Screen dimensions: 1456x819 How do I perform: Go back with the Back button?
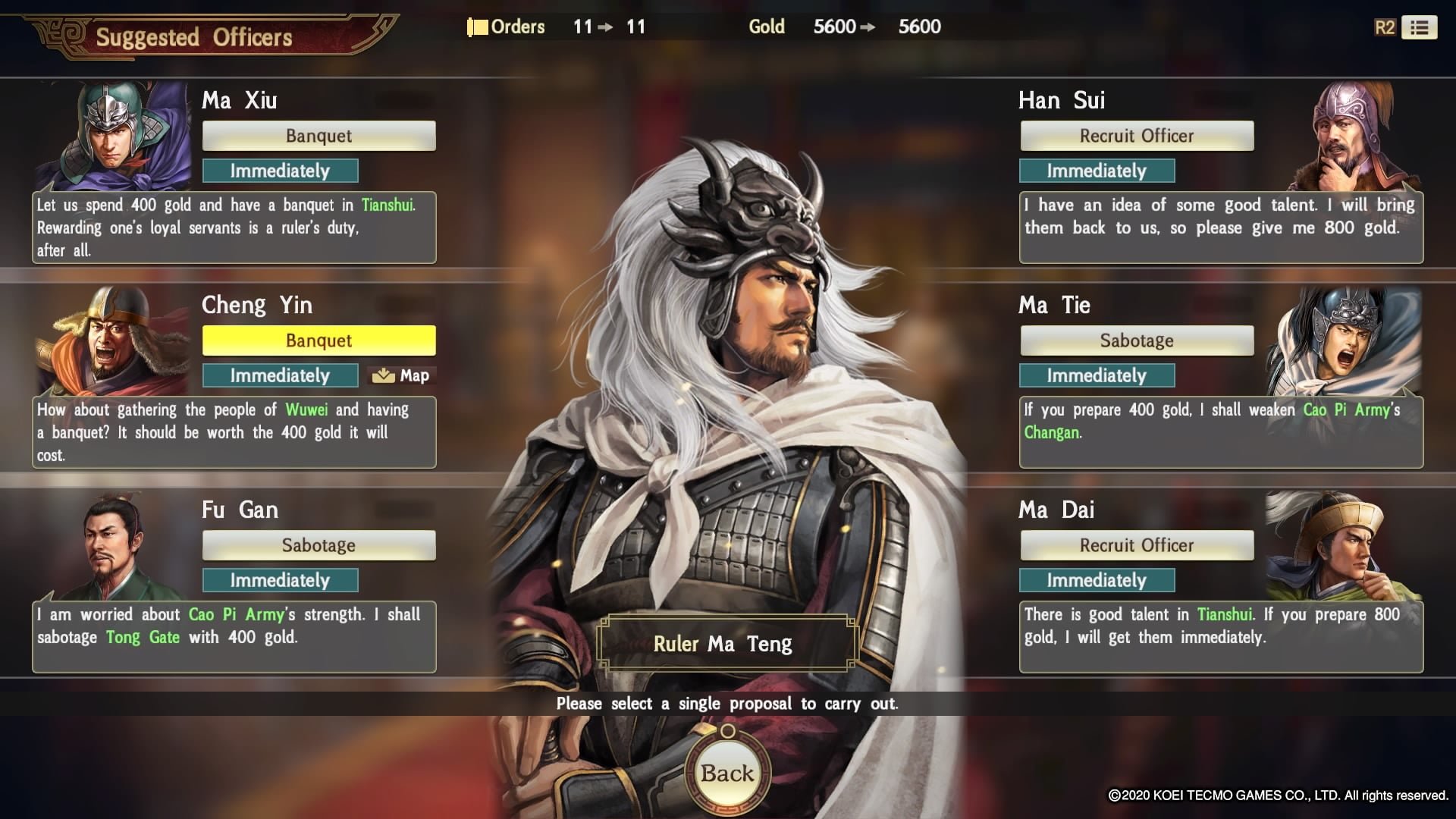tap(727, 773)
